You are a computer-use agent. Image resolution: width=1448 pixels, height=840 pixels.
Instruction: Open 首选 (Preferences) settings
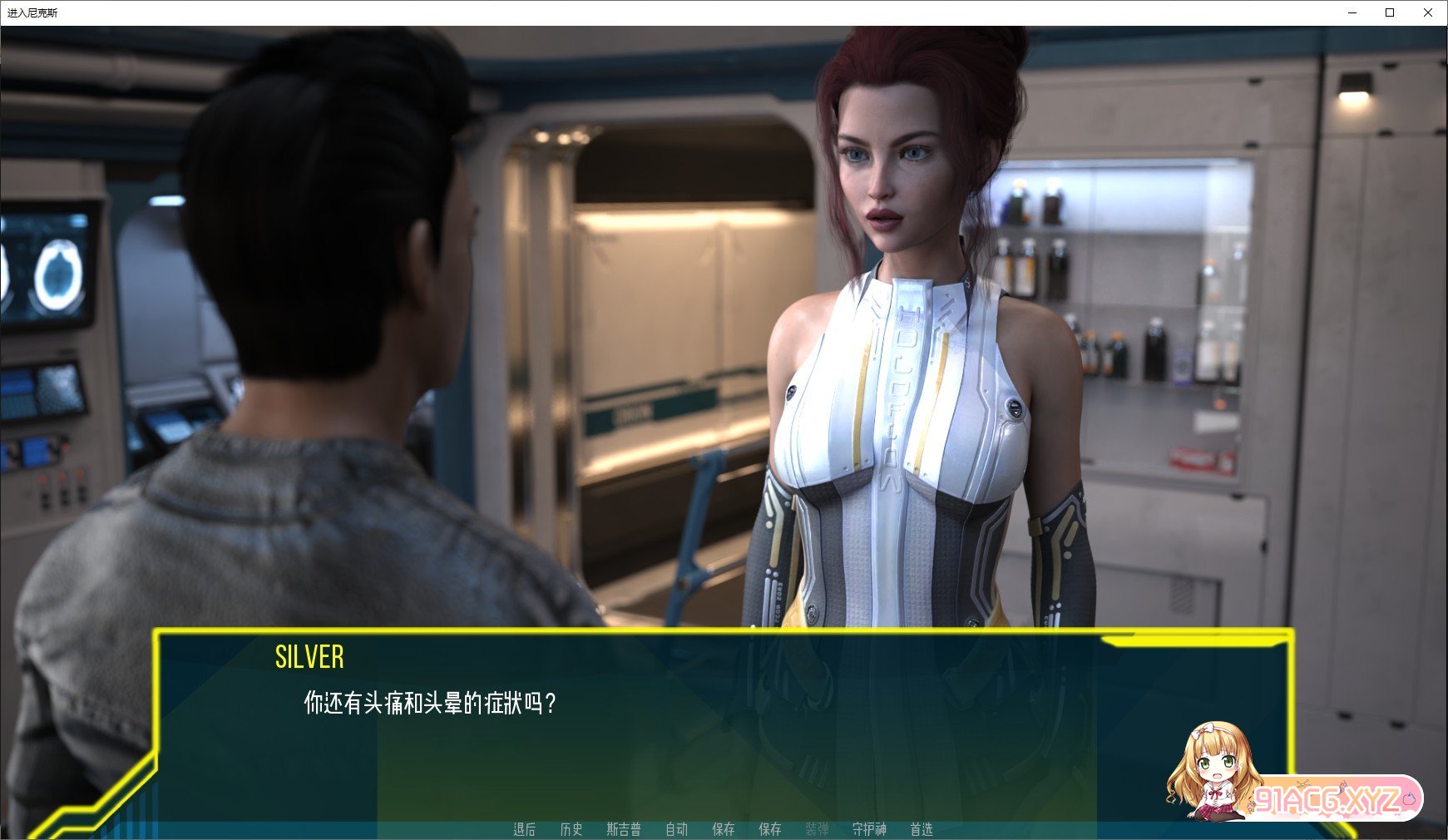[x=922, y=829]
